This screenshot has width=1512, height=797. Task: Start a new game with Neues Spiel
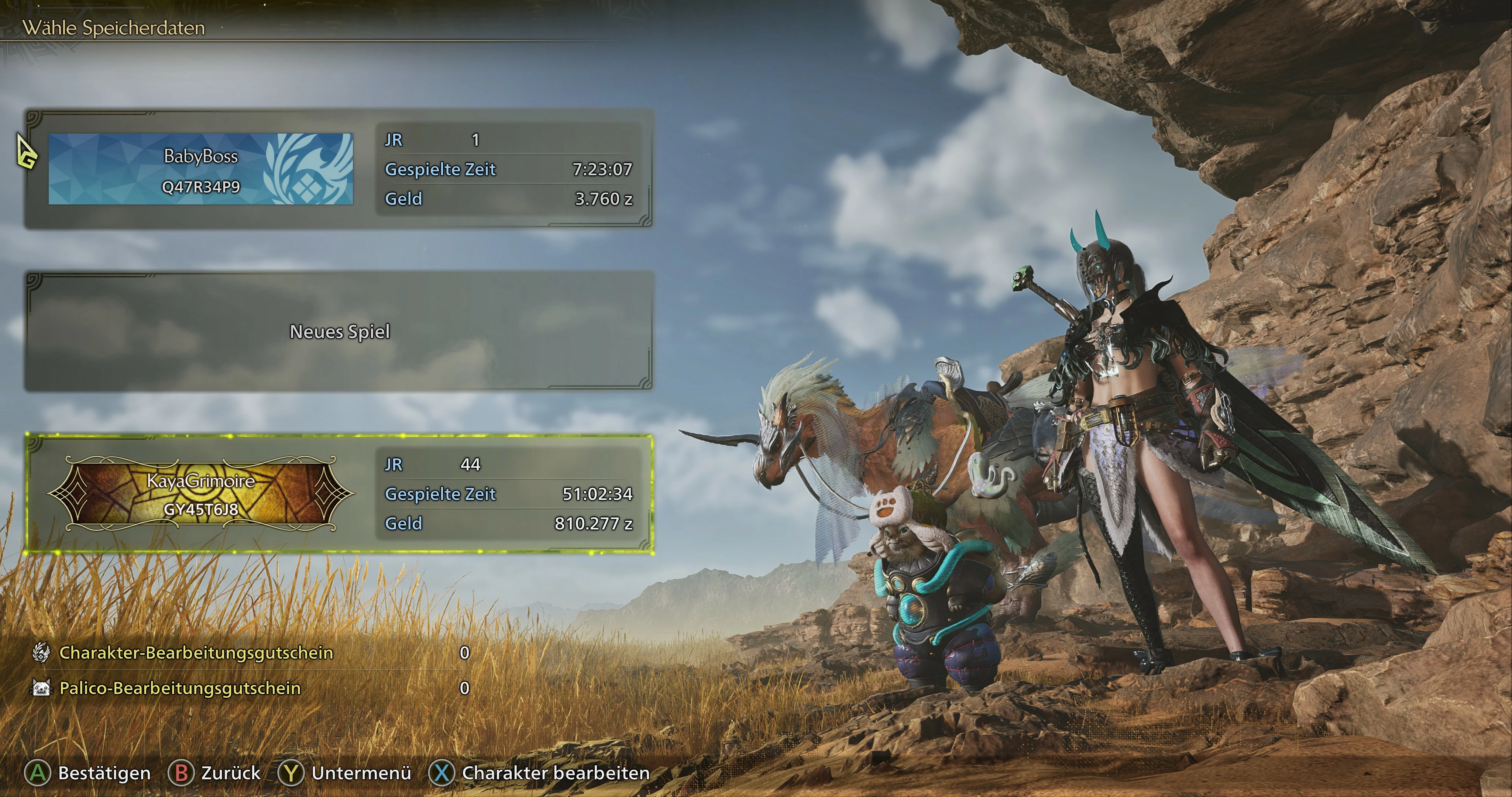coord(339,332)
